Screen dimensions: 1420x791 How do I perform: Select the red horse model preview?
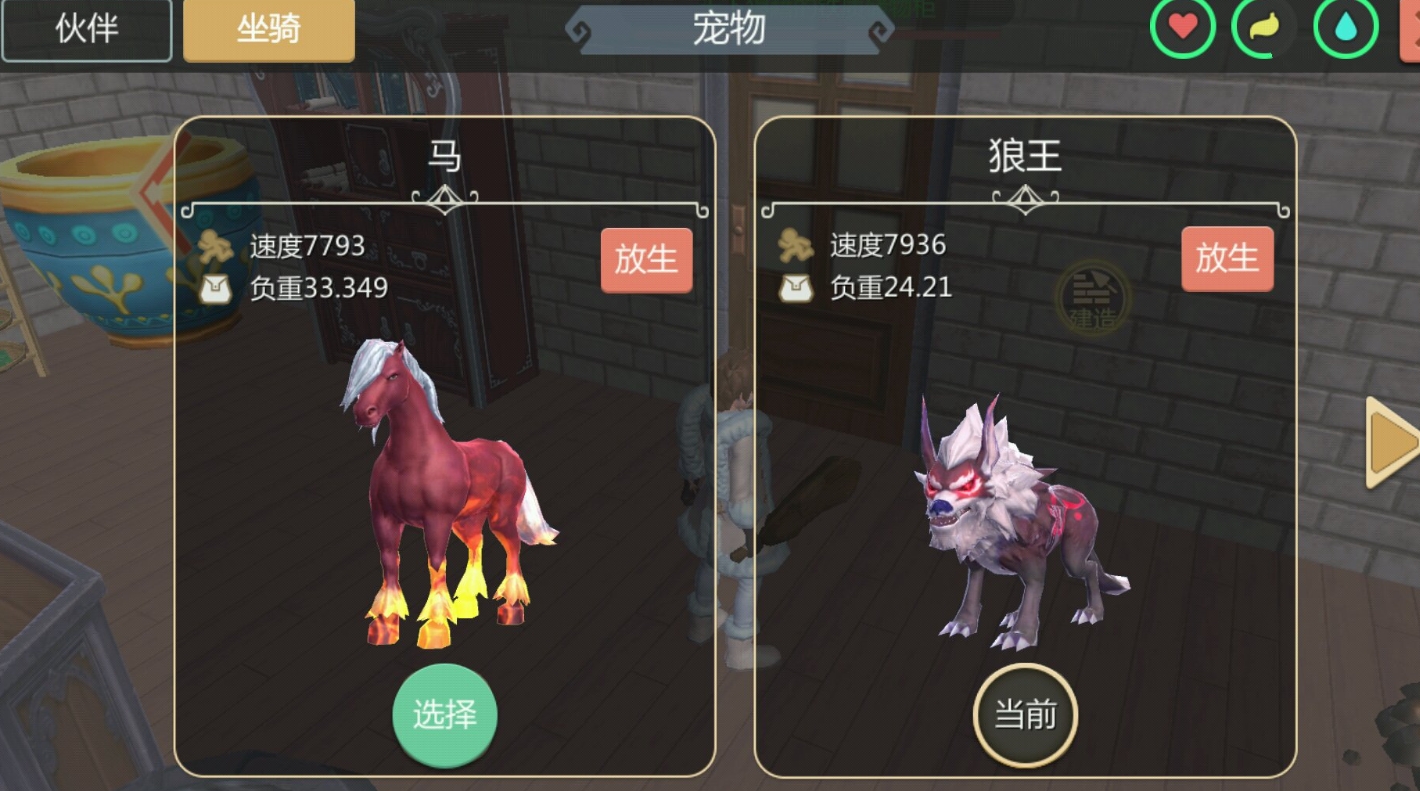pyautogui.click(x=440, y=490)
